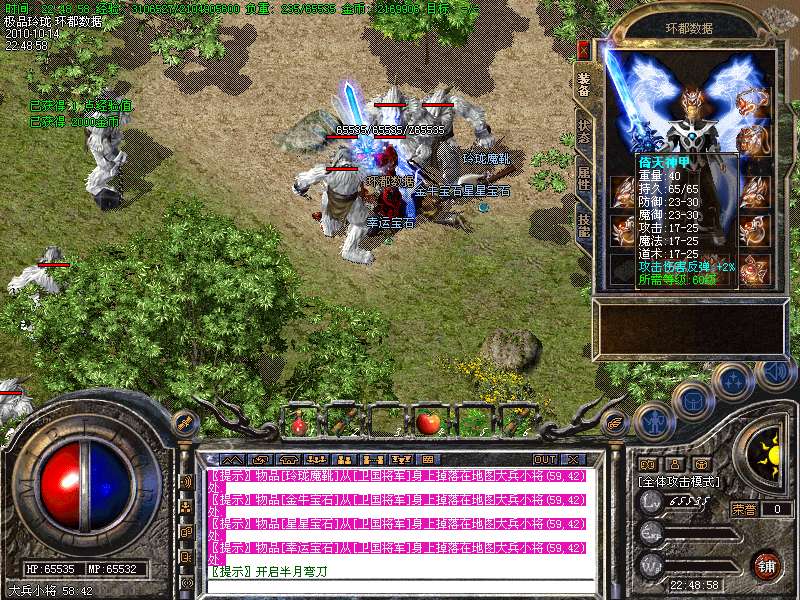The width and height of the screenshot is (800, 600).
Task: Close the character equipment panel
Action: [583, 50]
